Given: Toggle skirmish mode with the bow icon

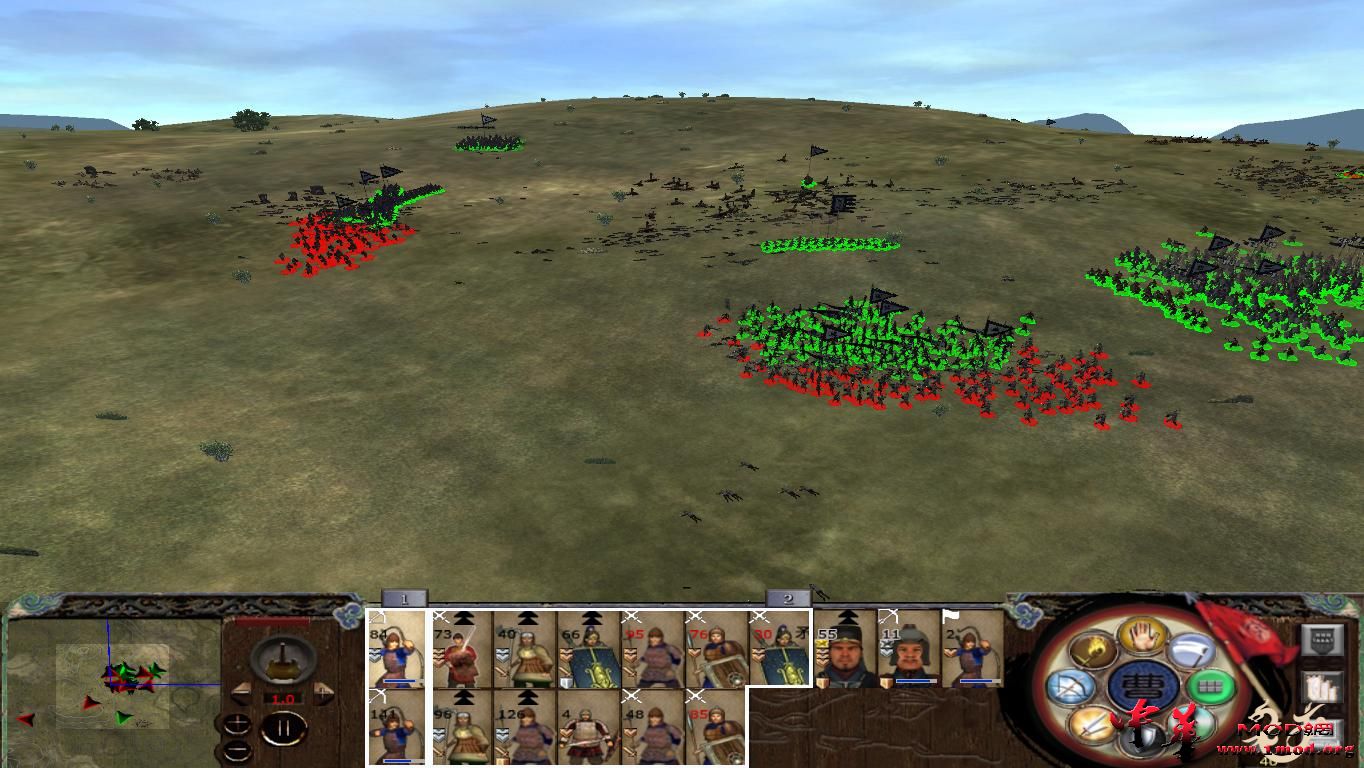Looking at the screenshot, I should point(1072,685).
